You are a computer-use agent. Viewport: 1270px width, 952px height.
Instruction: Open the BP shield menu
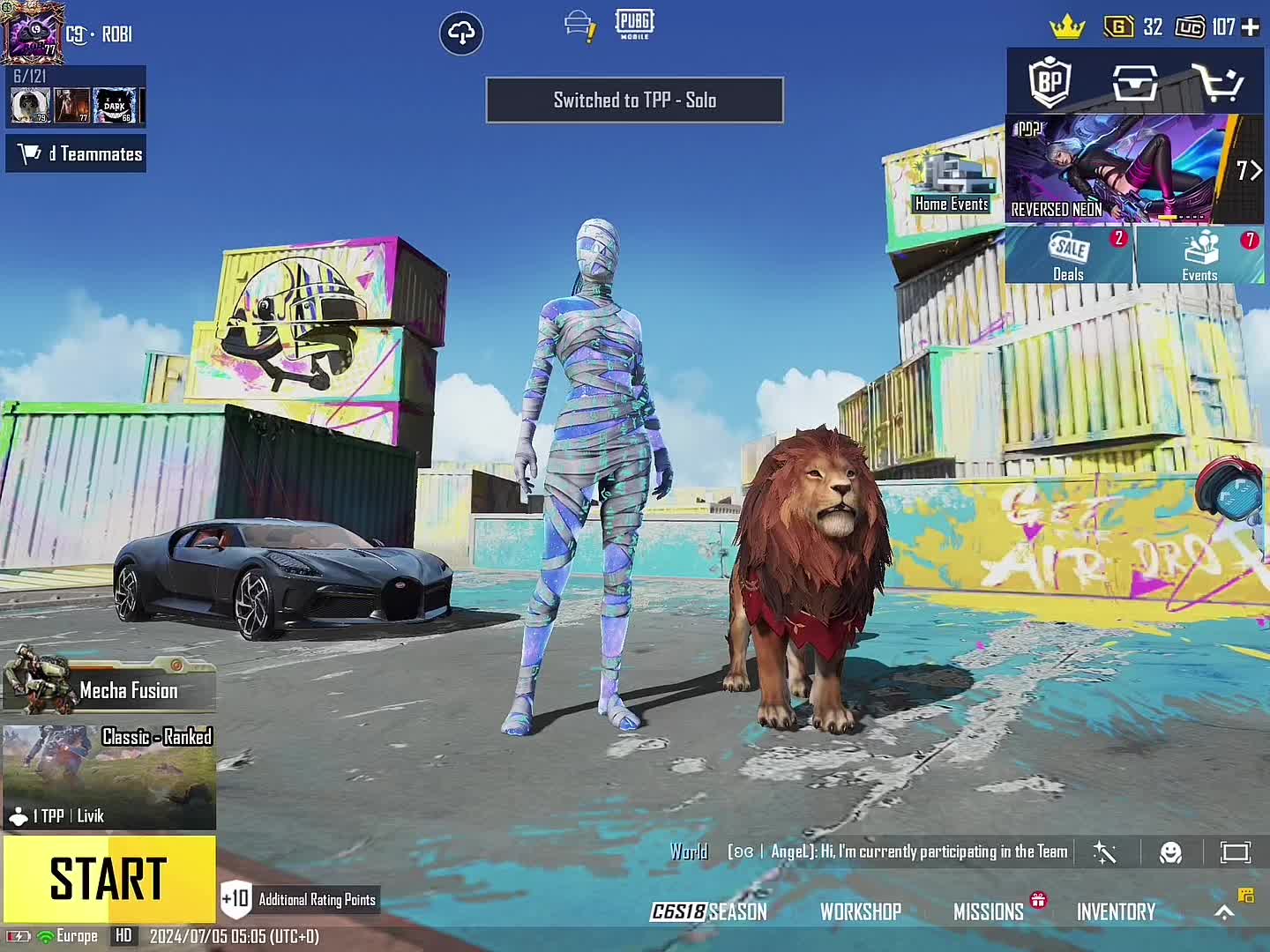pyautogui.click(x=1050, y=83)
